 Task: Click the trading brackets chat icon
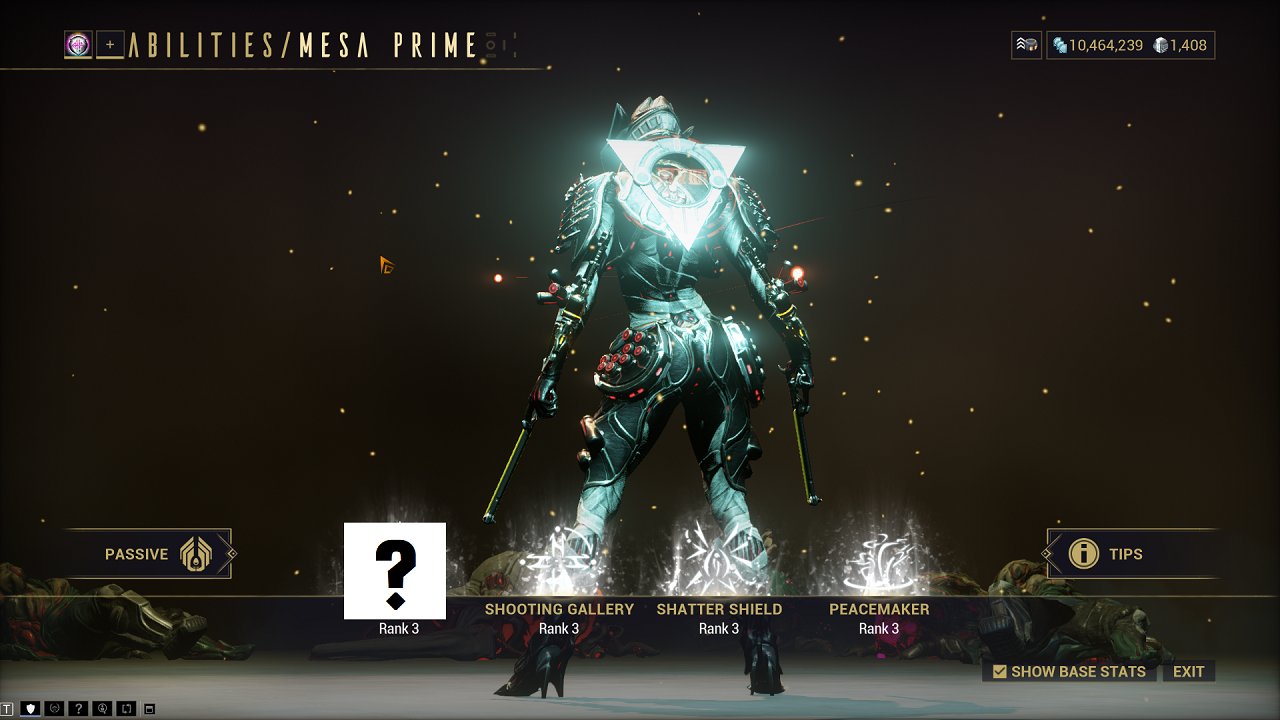click(126, 708)
